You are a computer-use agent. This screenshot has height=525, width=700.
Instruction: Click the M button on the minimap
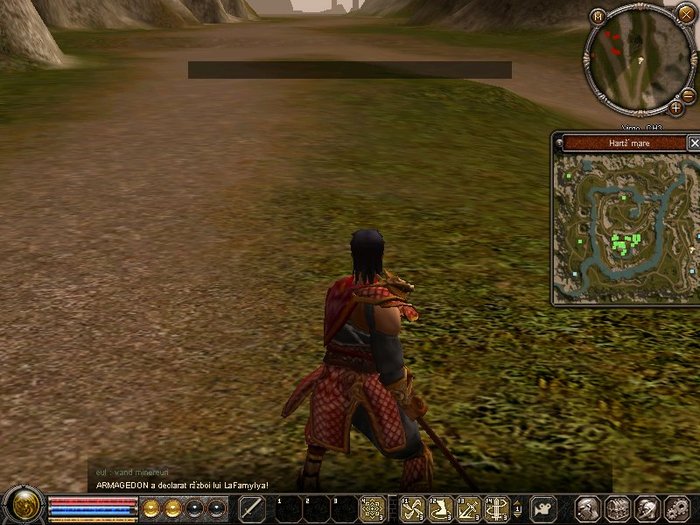pos(598,16)
